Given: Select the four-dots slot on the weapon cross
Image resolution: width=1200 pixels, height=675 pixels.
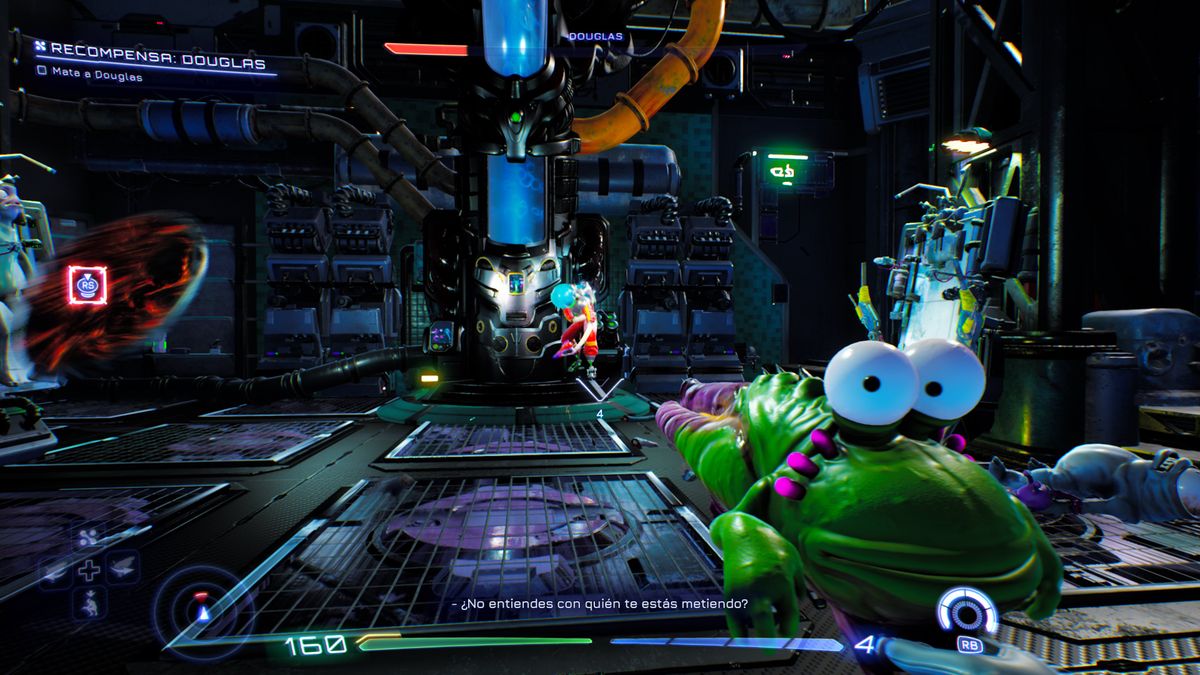Looking at the screenshot, I should [88, 540].
